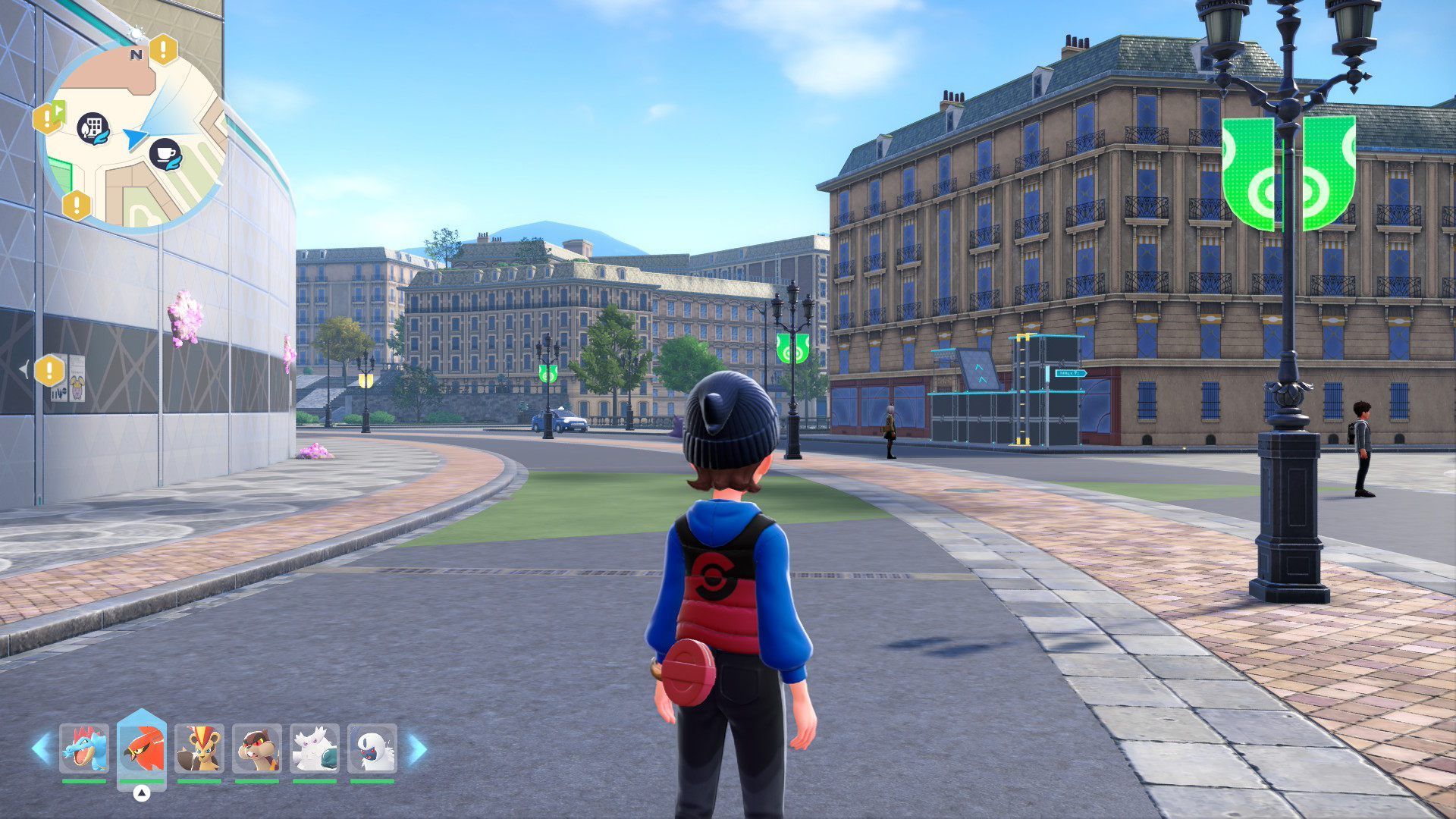Select Feraligatr in the party bar
Screen dimensions: 1456x819
[83, 748]
